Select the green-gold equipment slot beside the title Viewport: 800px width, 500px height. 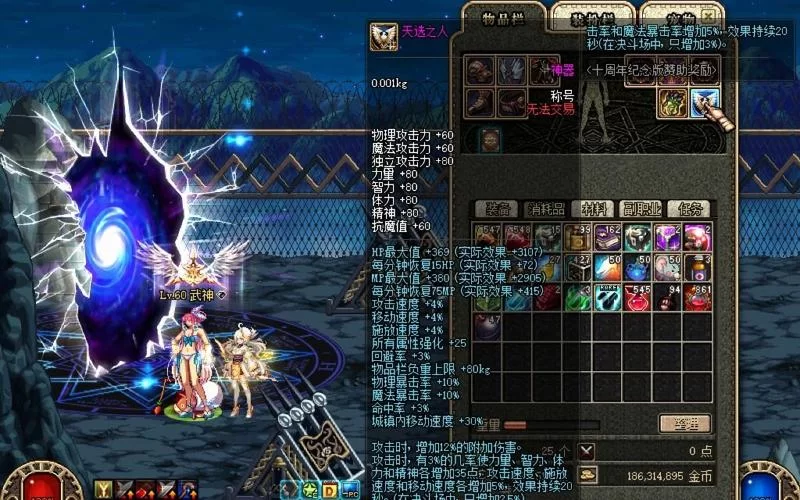(x=672, y=102)
